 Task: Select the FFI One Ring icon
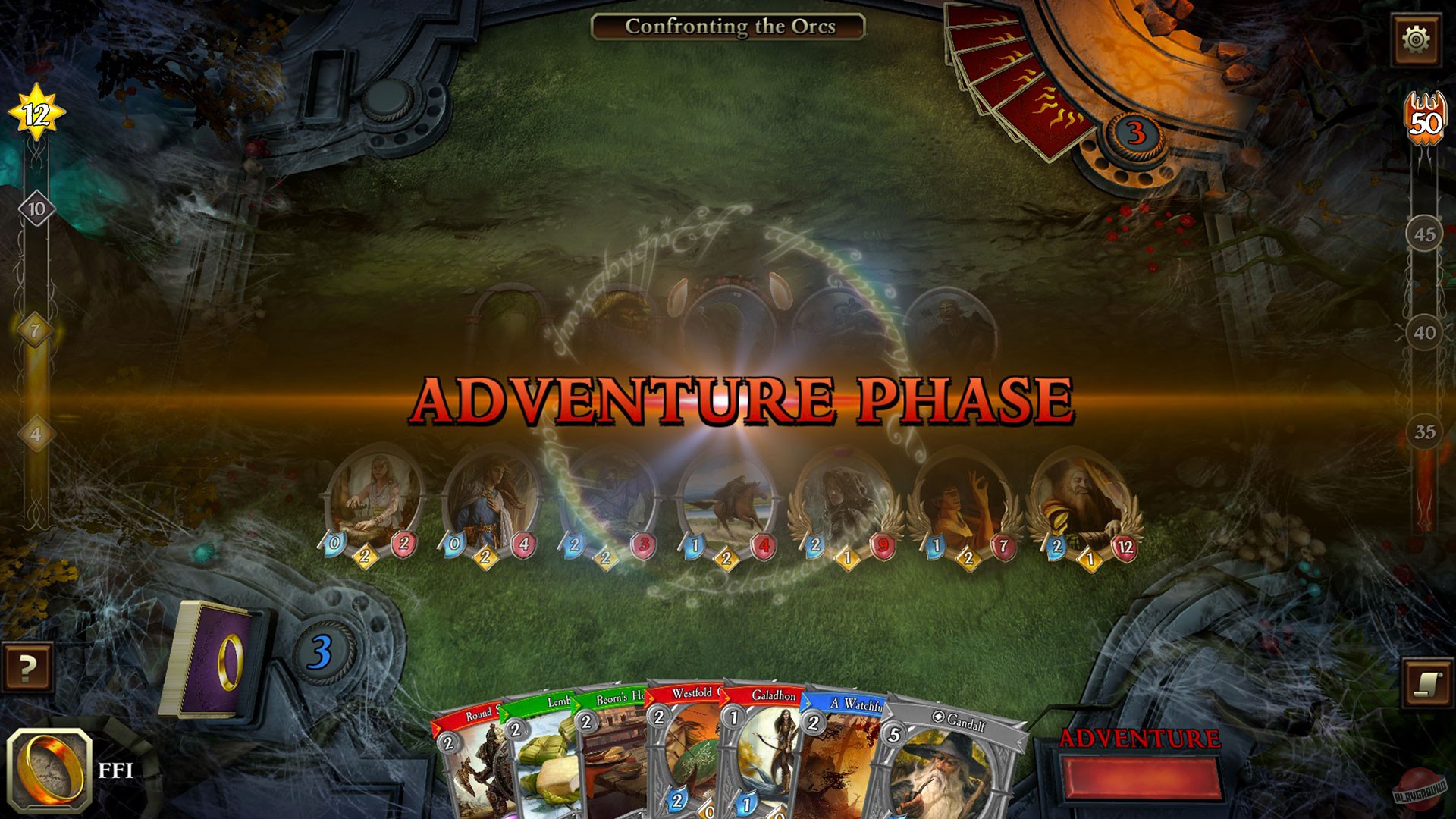point(50,768)
